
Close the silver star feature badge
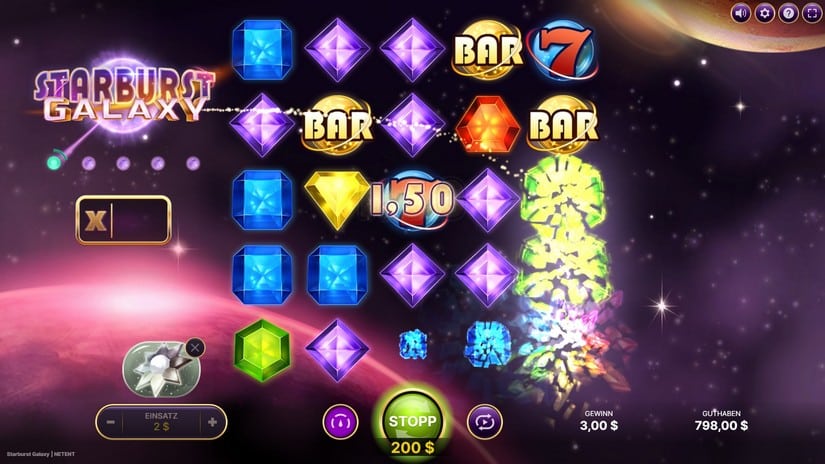click(x=195, y=348)
